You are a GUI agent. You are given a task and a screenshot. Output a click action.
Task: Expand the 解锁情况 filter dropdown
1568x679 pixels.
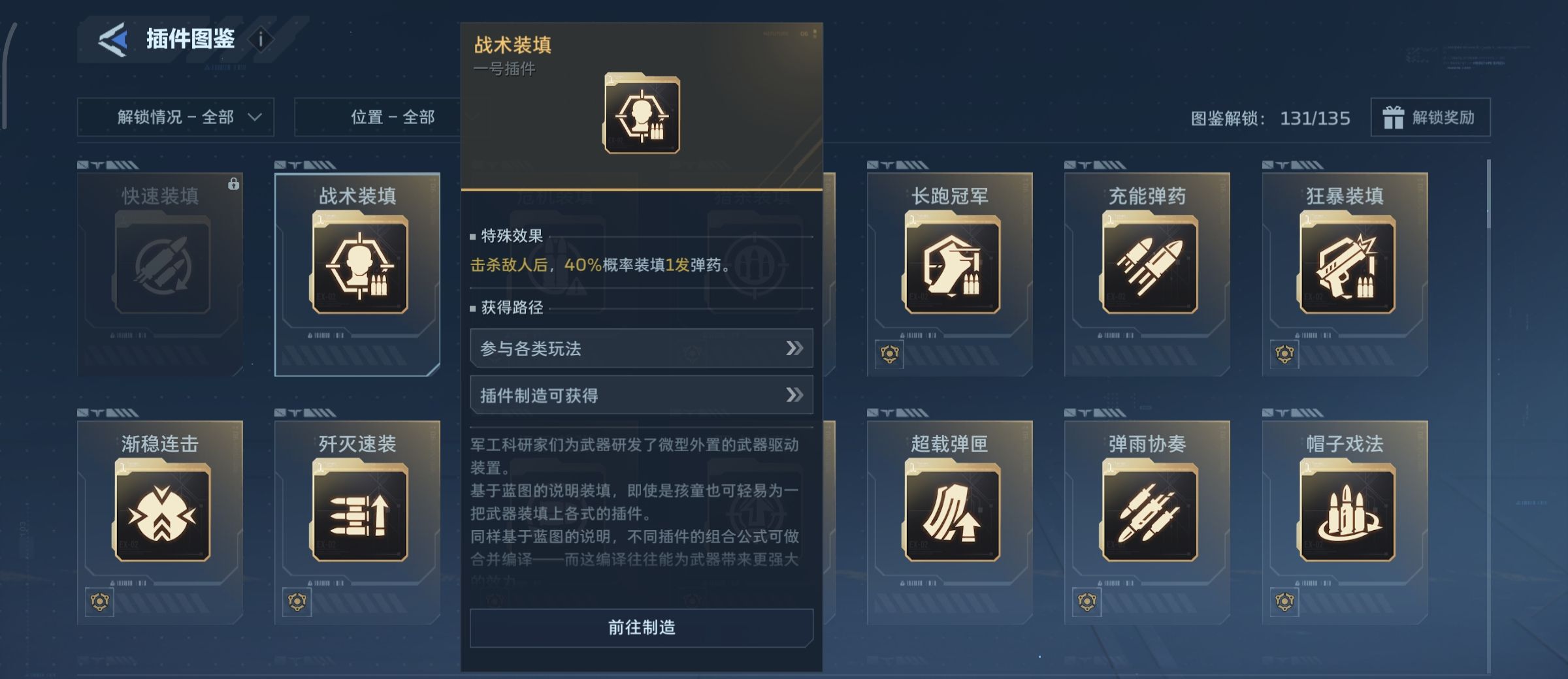[x=175, y=118]
